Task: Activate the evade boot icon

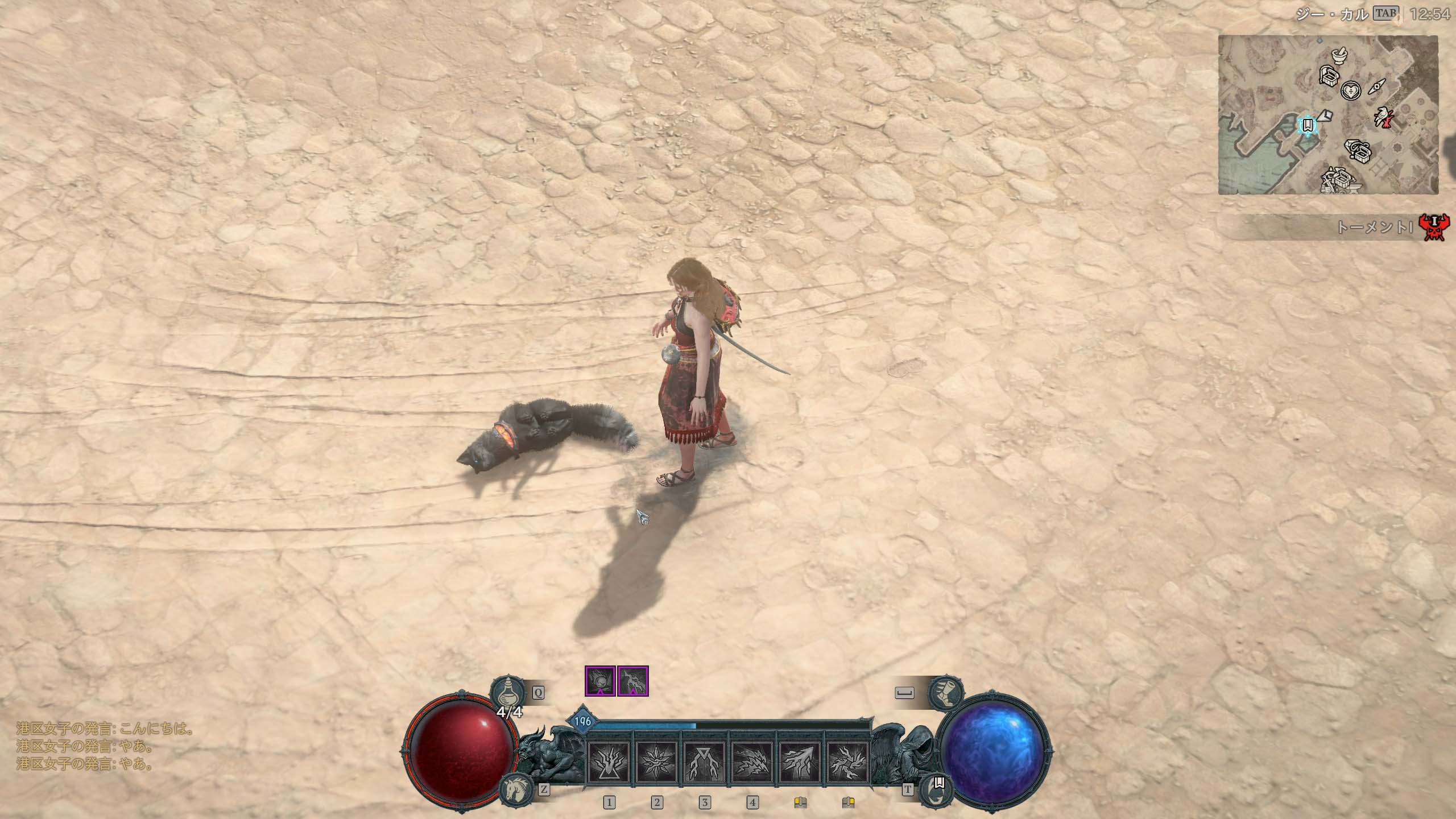Action: [945, 692]
